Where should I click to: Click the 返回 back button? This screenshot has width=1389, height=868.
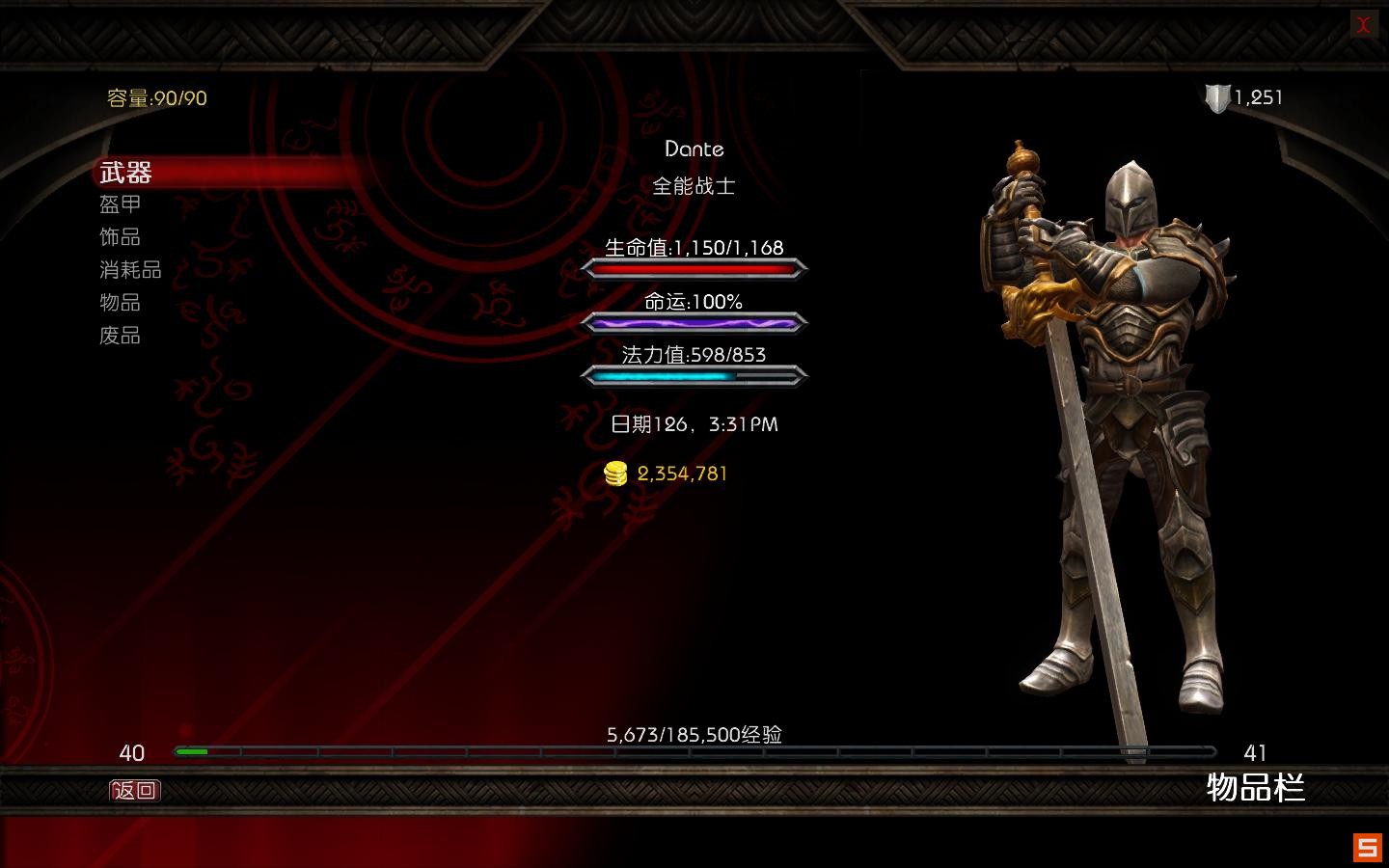pos(134,791)
